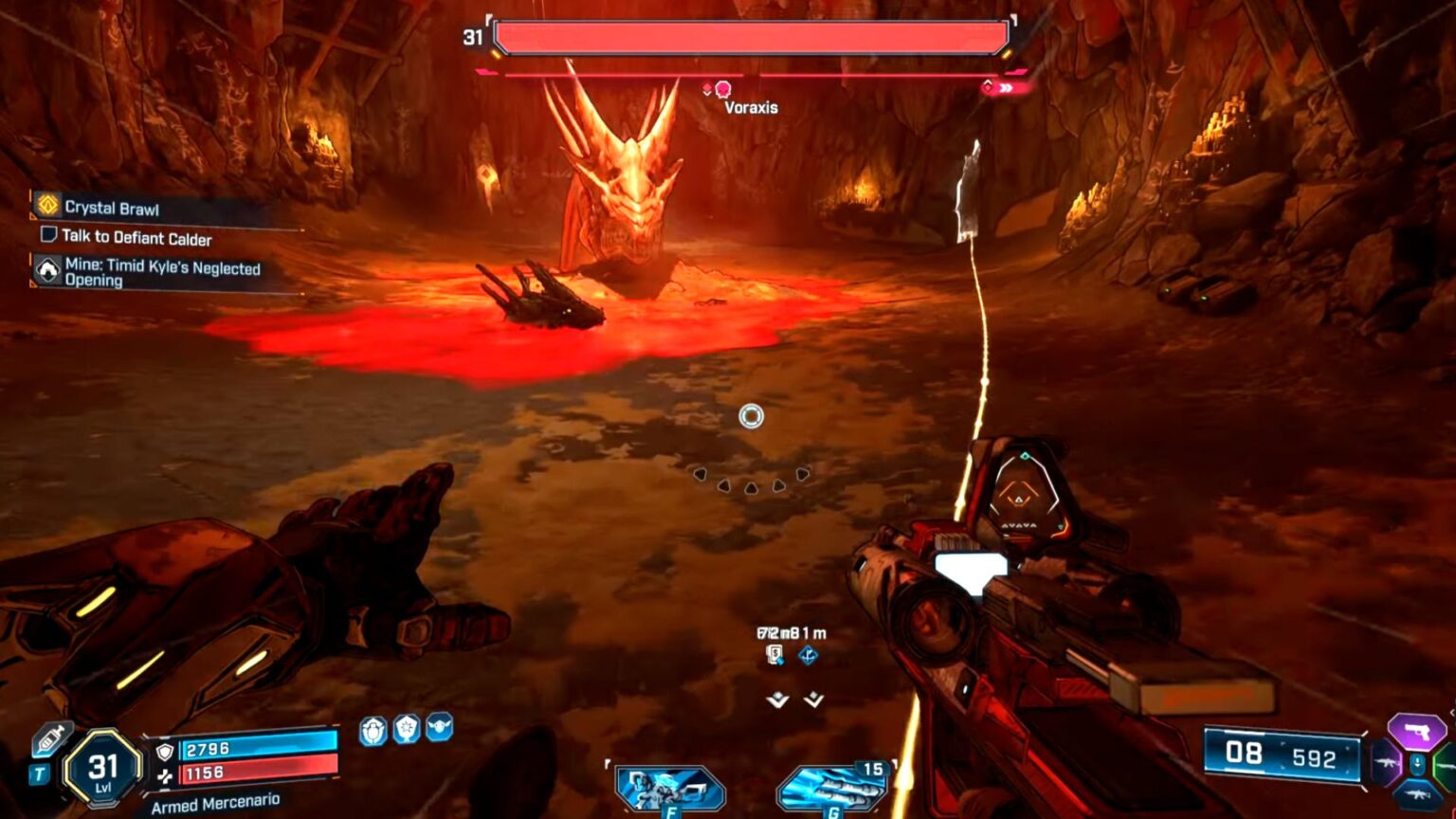Click the beetle buff icon near the health bar
The image size is (1456, 819).
(x=373, y=728)
